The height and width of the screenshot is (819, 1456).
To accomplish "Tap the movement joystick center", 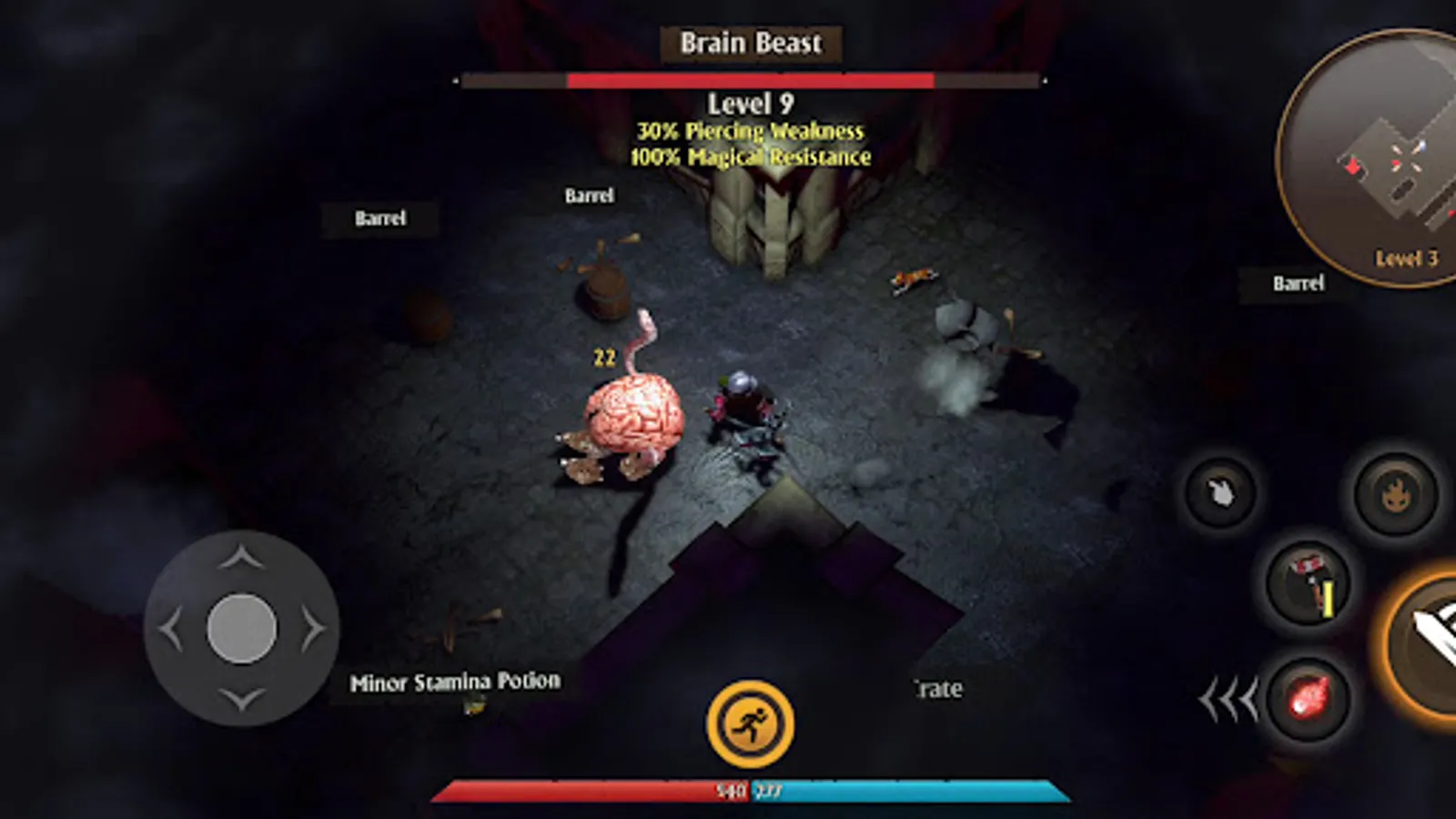I will point(243,626).
